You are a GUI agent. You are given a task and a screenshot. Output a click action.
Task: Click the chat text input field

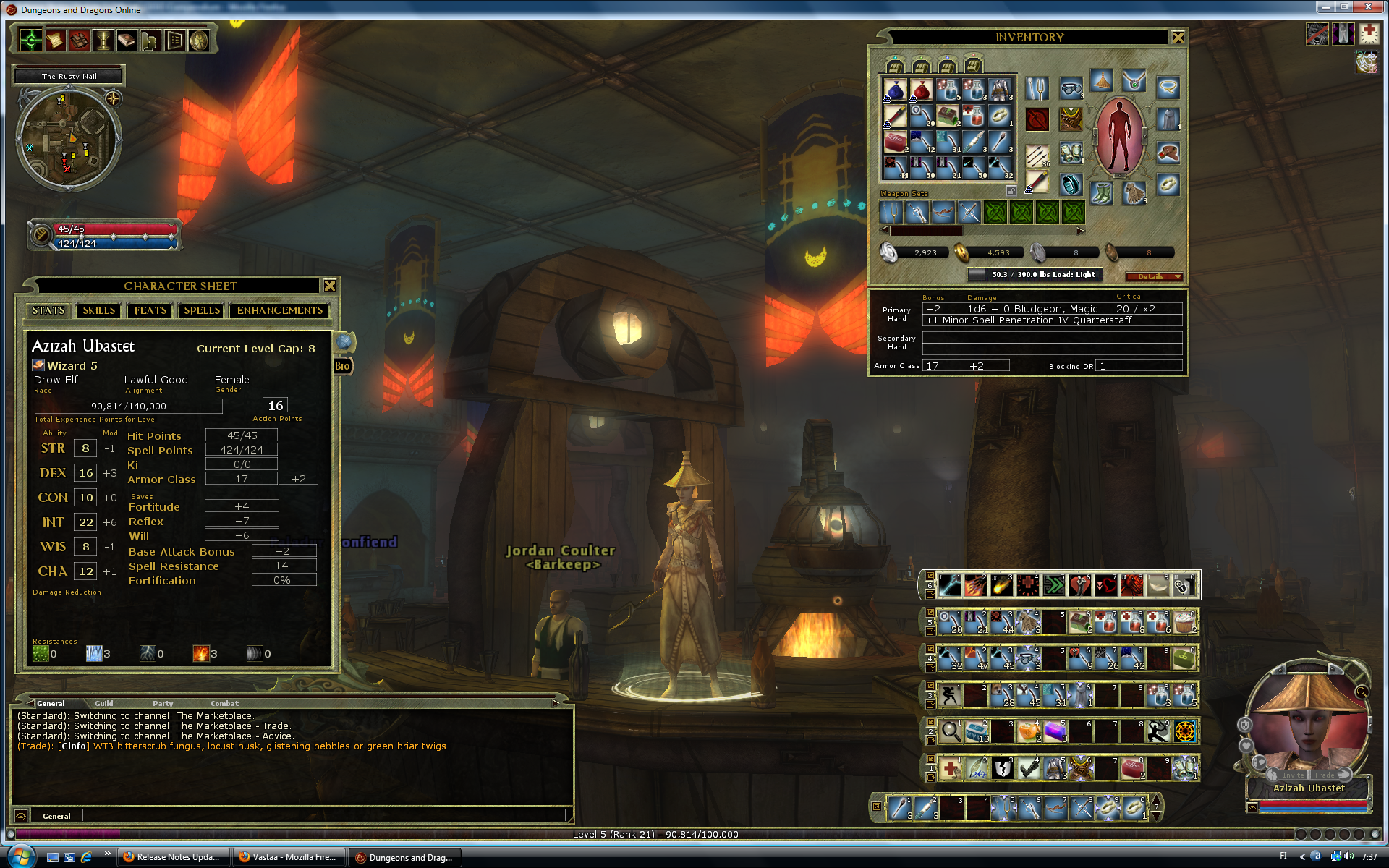[323, 815]
